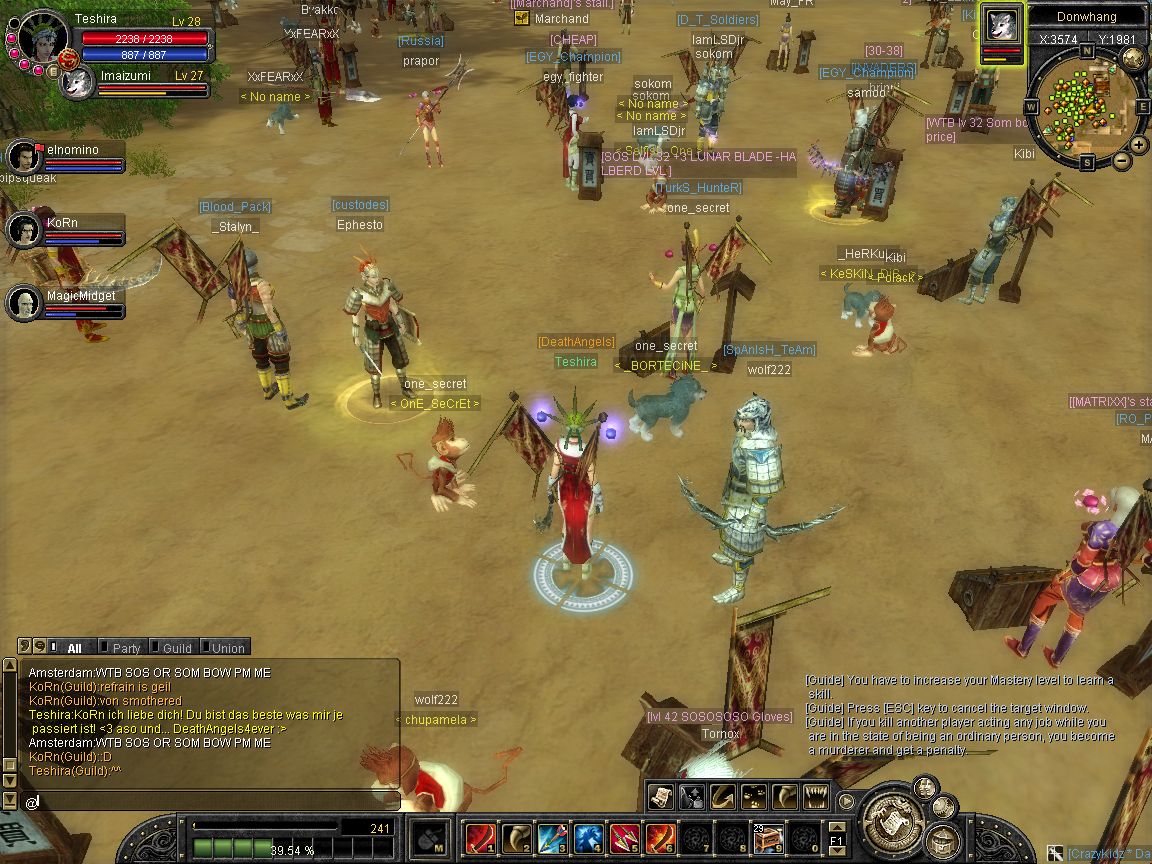Open the world map globe icon
The width and height of the screenshot is (1152, 864).
point(1133,58)
